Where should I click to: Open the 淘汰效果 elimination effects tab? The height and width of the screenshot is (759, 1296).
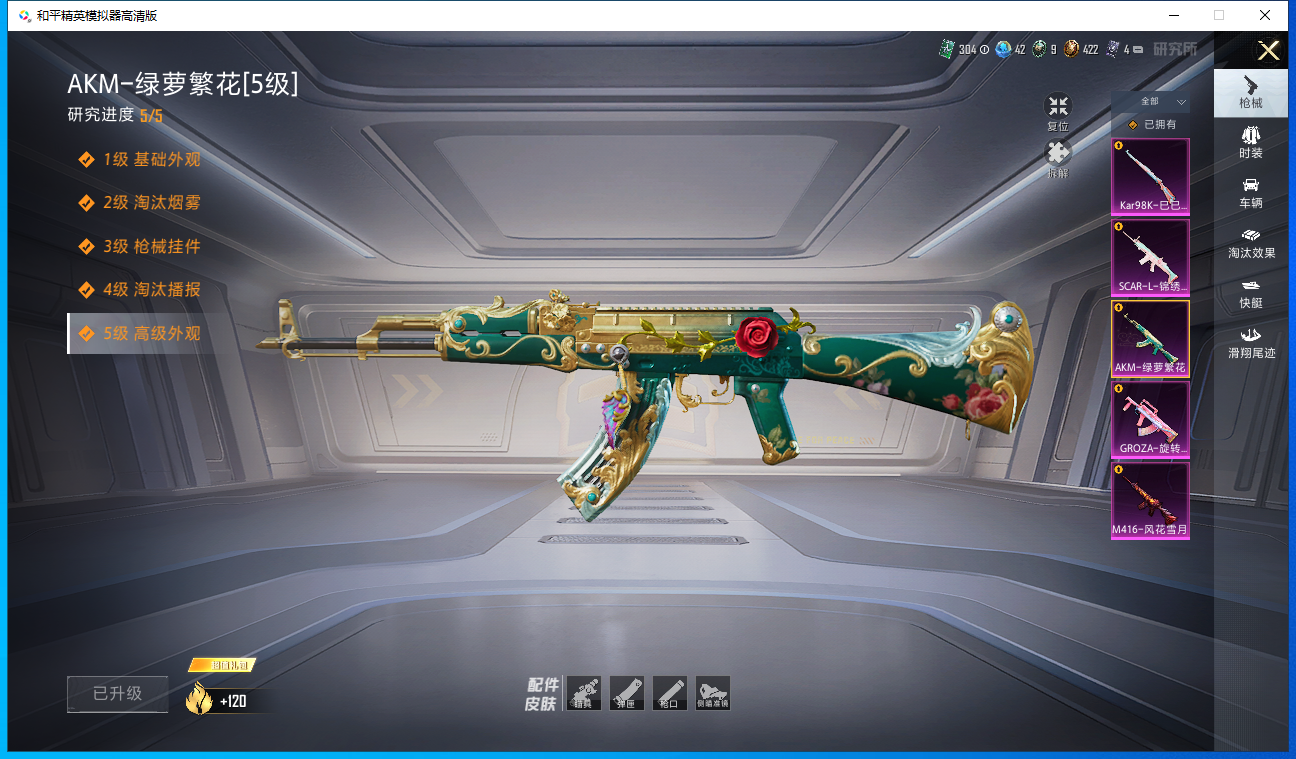pyautogui.click(x=1250, y=243)
